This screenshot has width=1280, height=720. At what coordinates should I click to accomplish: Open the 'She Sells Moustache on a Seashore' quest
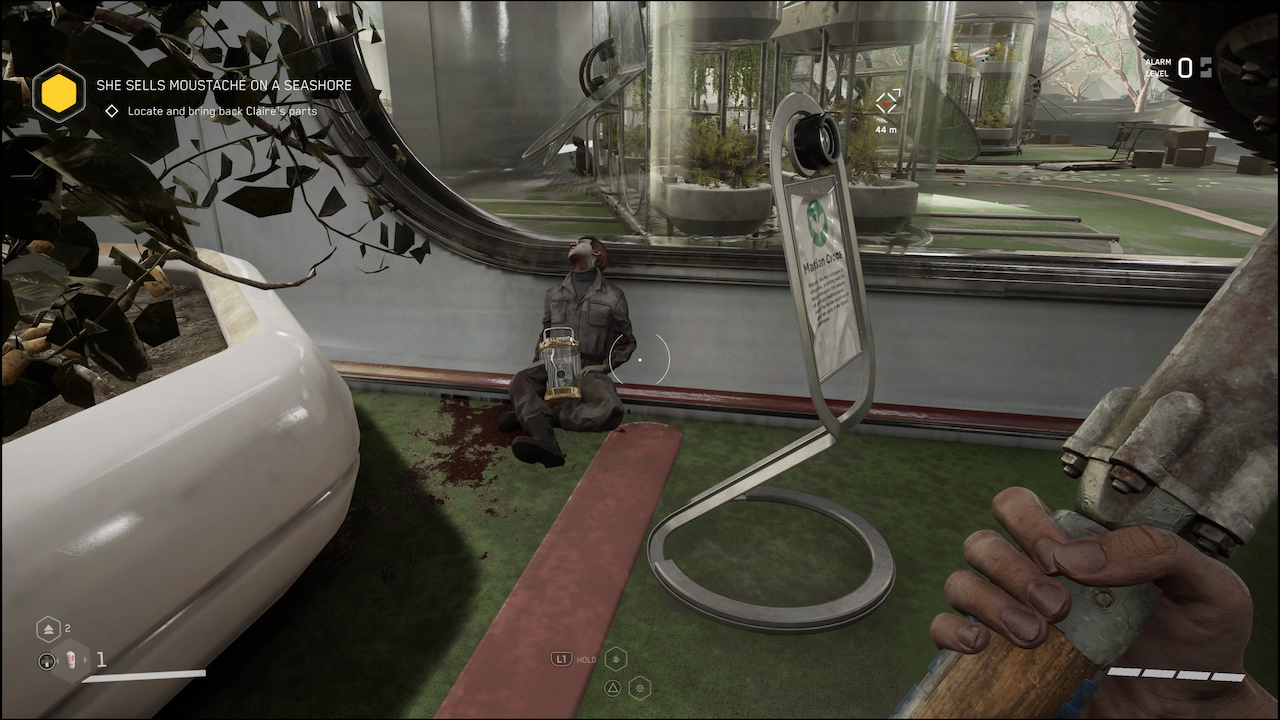[x=224, y=86]
